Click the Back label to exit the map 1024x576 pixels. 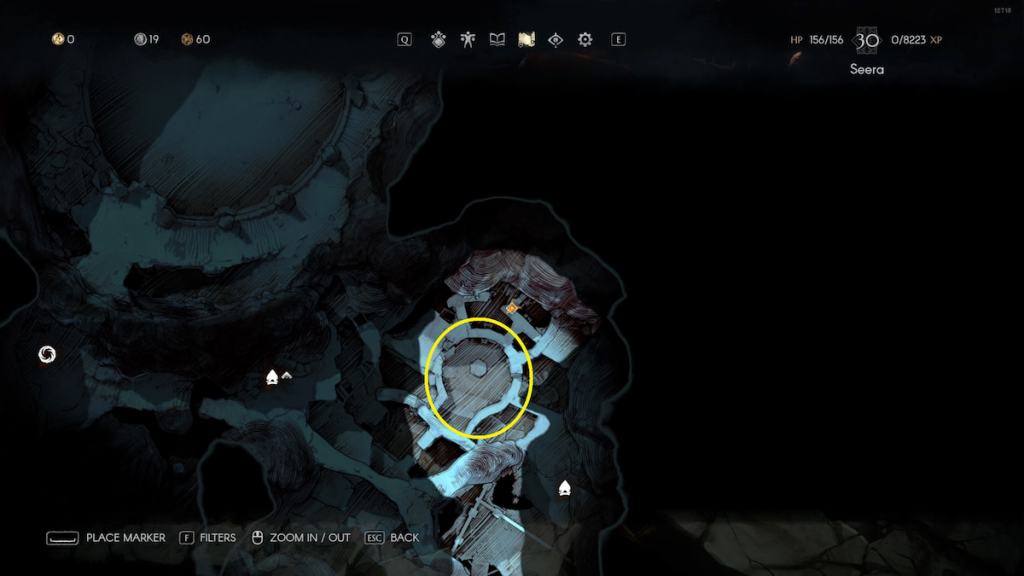coord(404,538)
